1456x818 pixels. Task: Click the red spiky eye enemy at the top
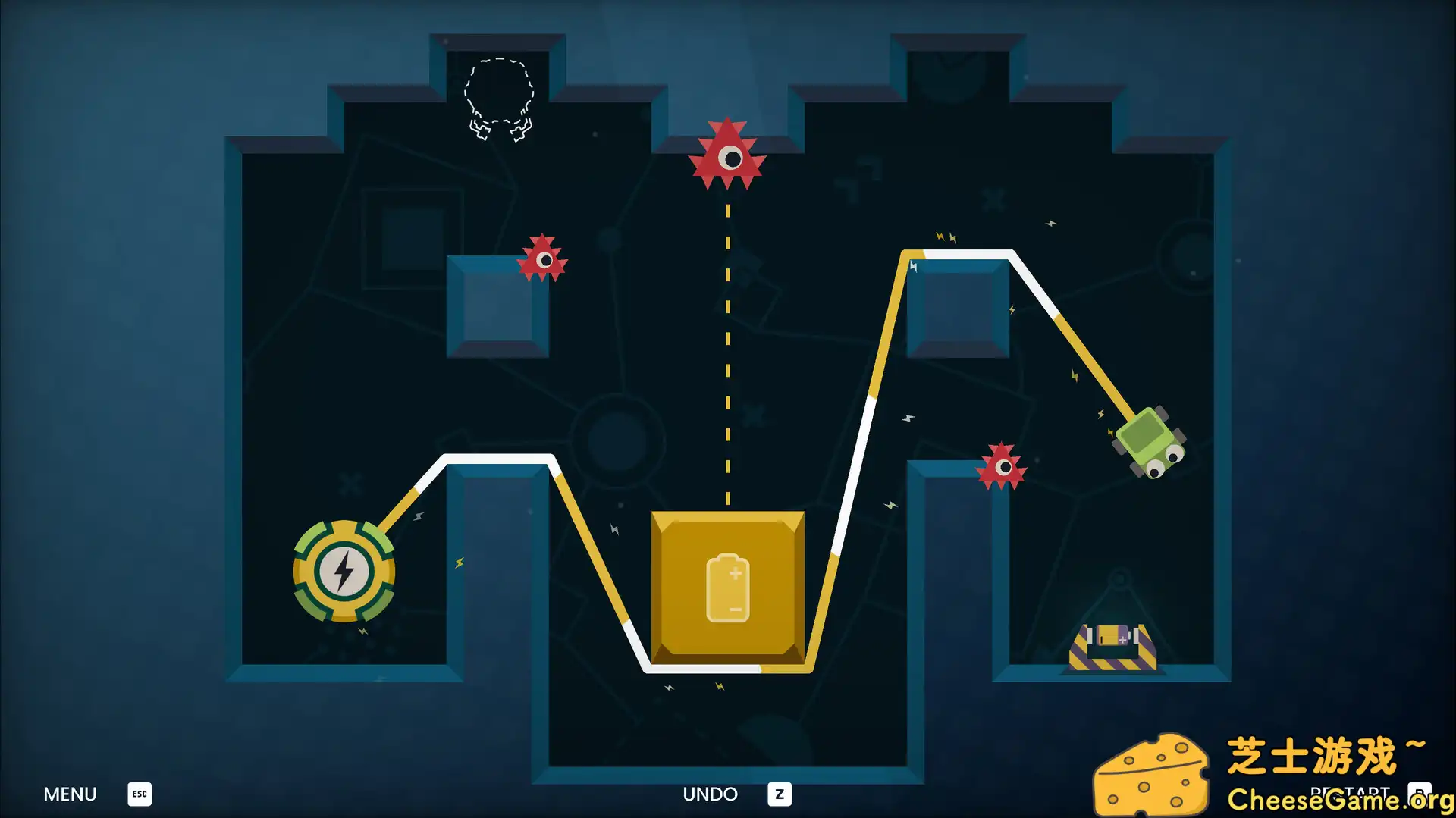(726, 157)
